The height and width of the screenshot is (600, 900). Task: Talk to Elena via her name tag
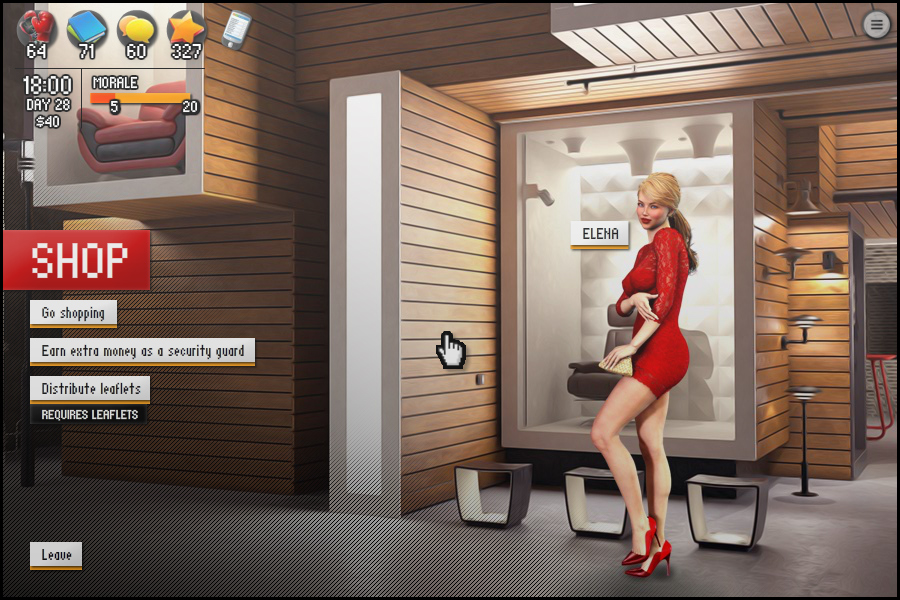click(x=600, y=235)
